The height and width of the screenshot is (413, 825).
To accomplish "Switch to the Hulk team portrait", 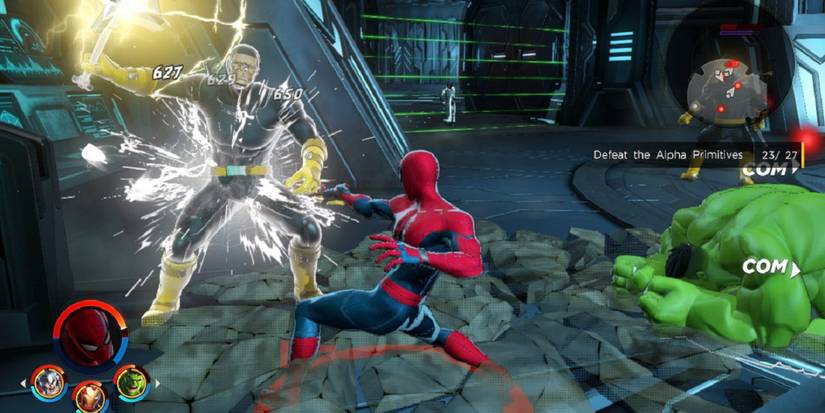I will coord(130,381).
